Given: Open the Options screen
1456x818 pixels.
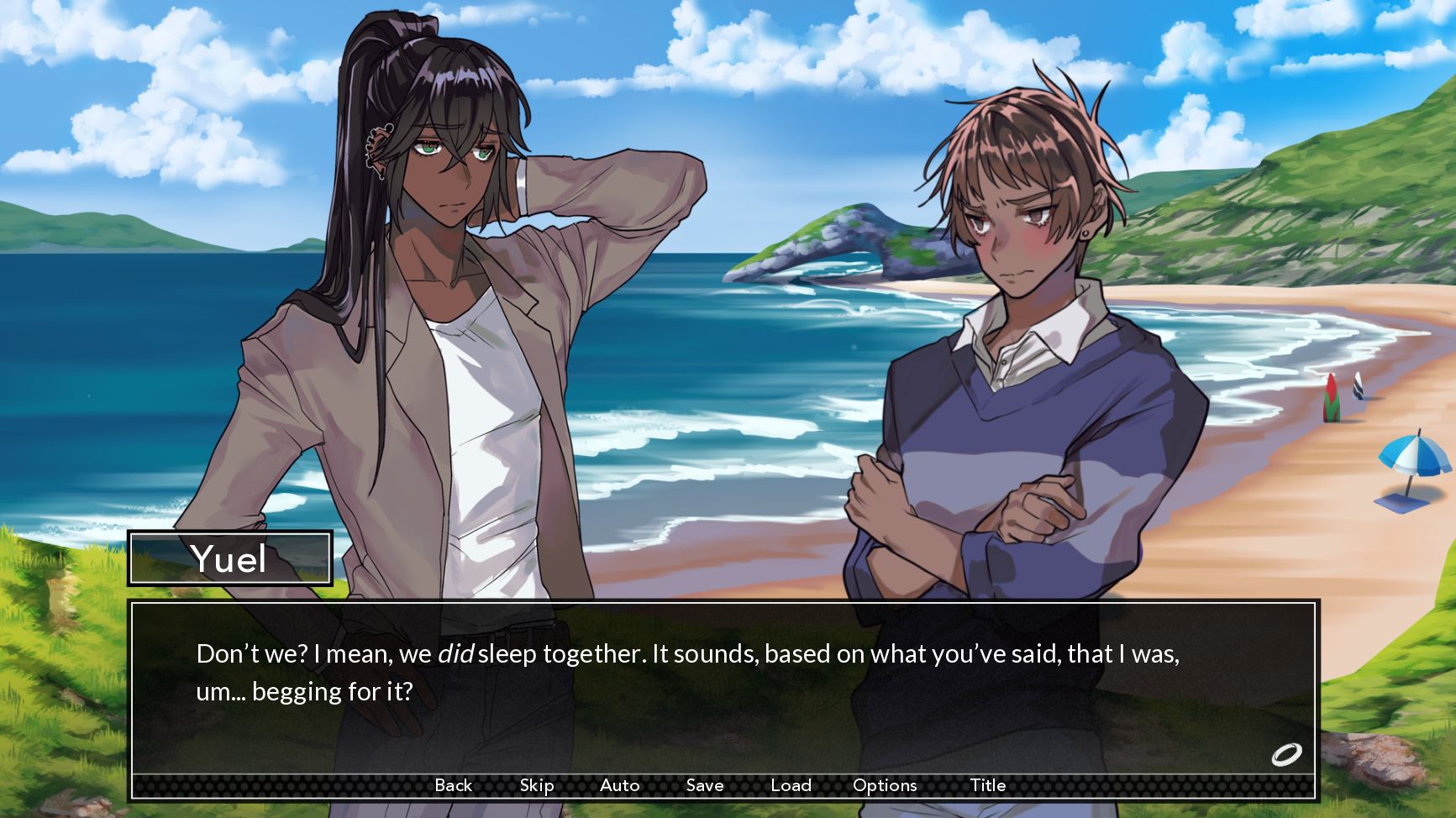Looking at the screenshot, I should (x=884, y=785).
